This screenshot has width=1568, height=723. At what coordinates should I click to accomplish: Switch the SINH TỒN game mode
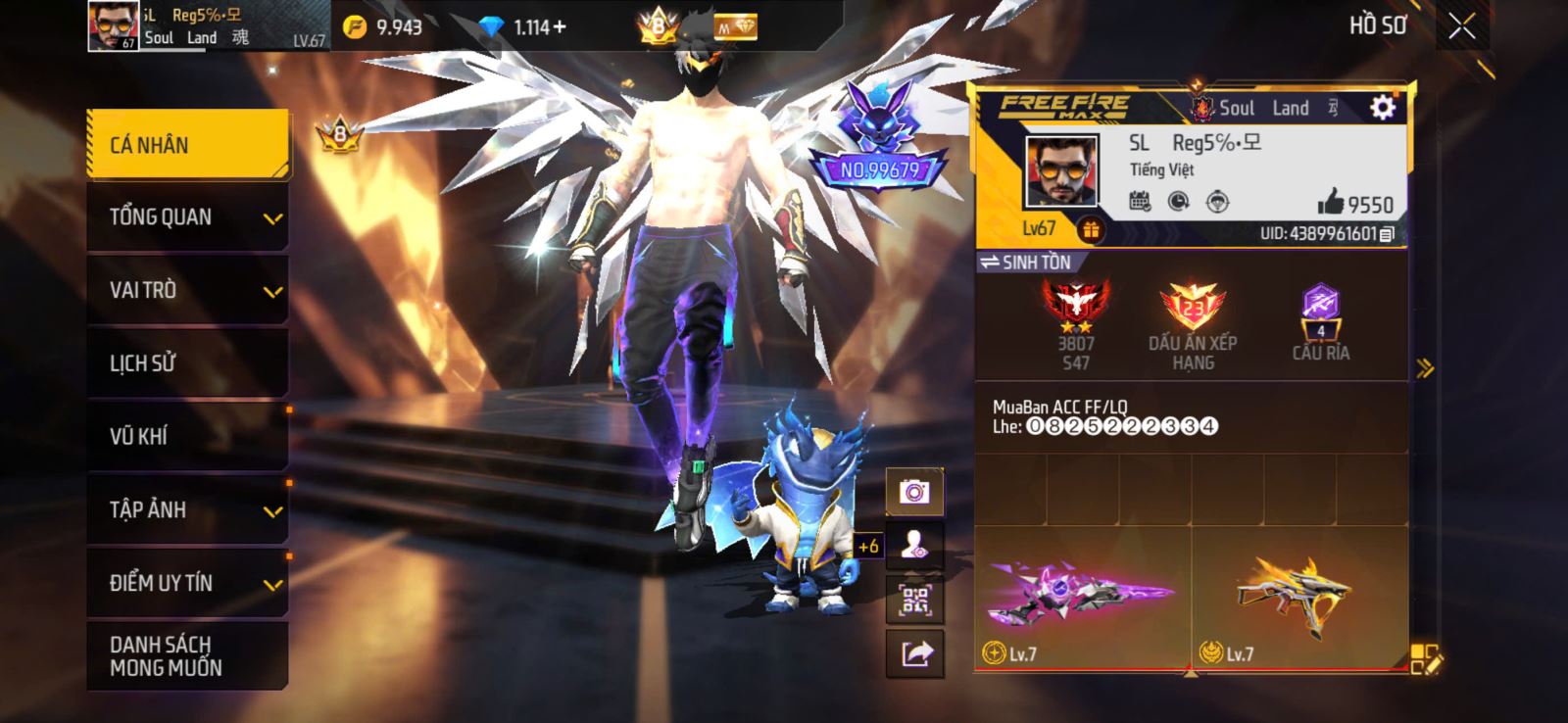click(1027, 263)
